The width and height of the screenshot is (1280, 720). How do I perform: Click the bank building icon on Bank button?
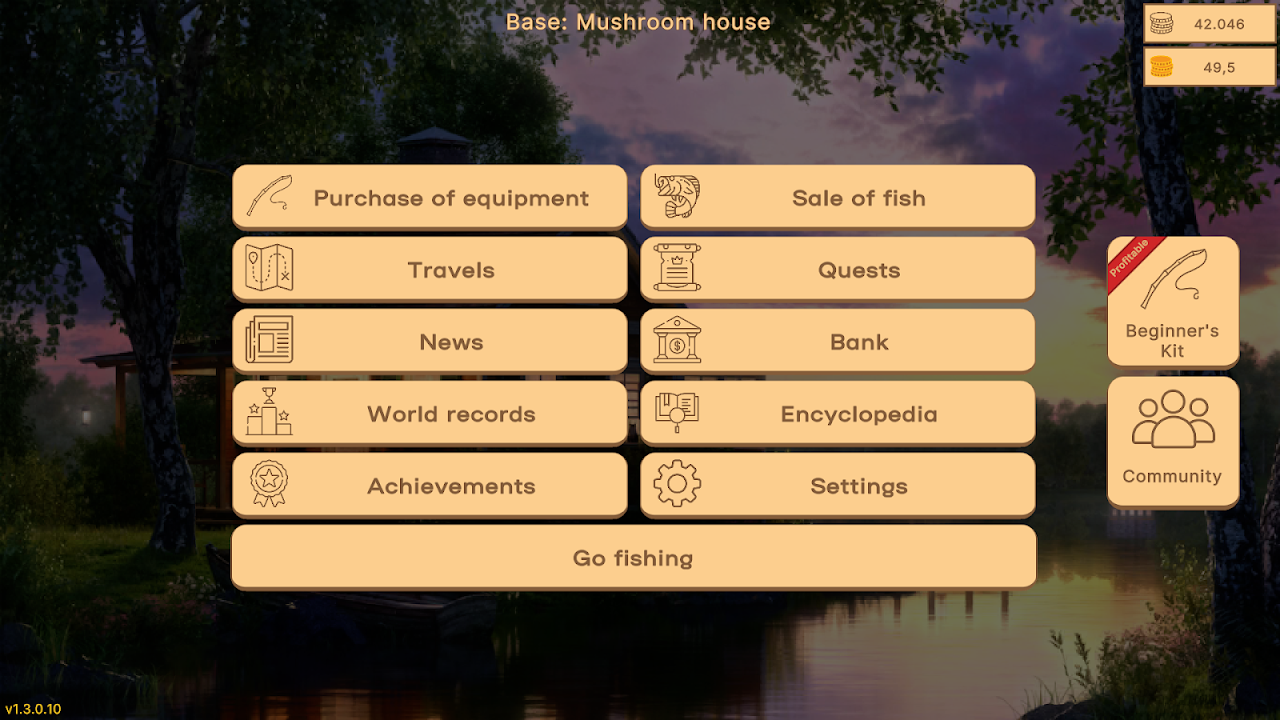(678, 340)
